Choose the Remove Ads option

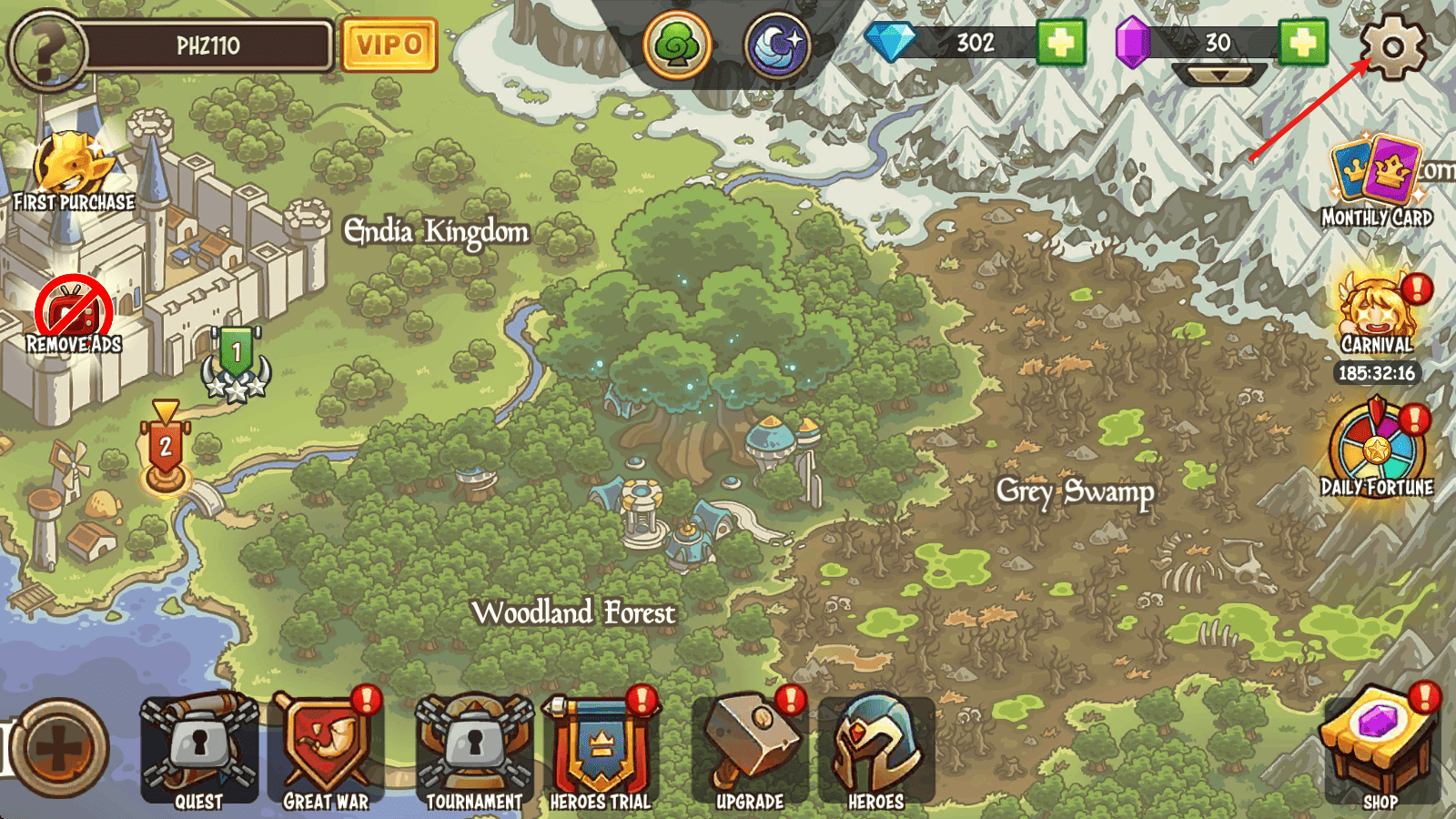pyautogui.click(x=74, y=316)
